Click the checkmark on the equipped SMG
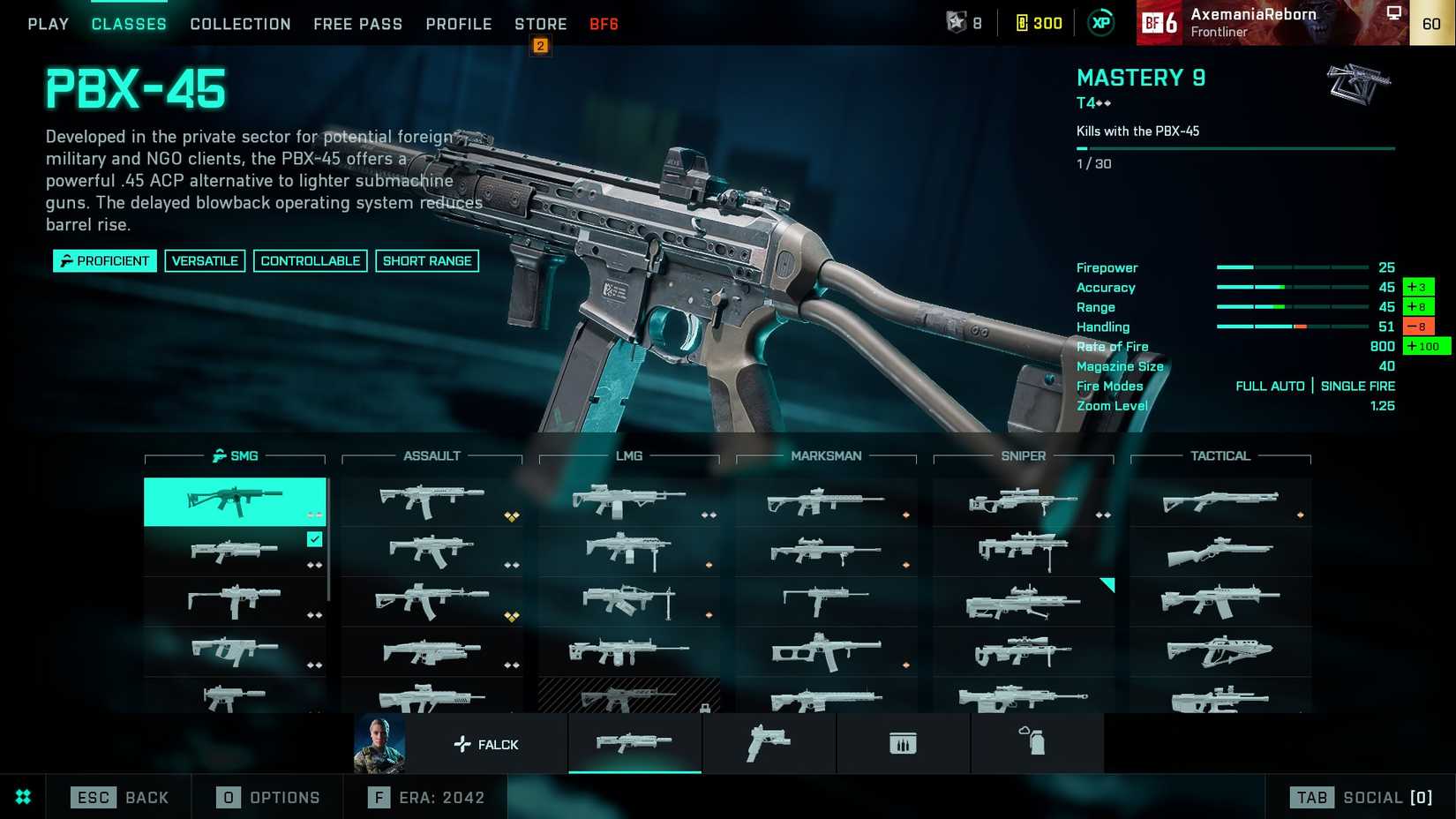This screenshot has width=1456, height=819. pyautogui.click(x=314, y=538)
